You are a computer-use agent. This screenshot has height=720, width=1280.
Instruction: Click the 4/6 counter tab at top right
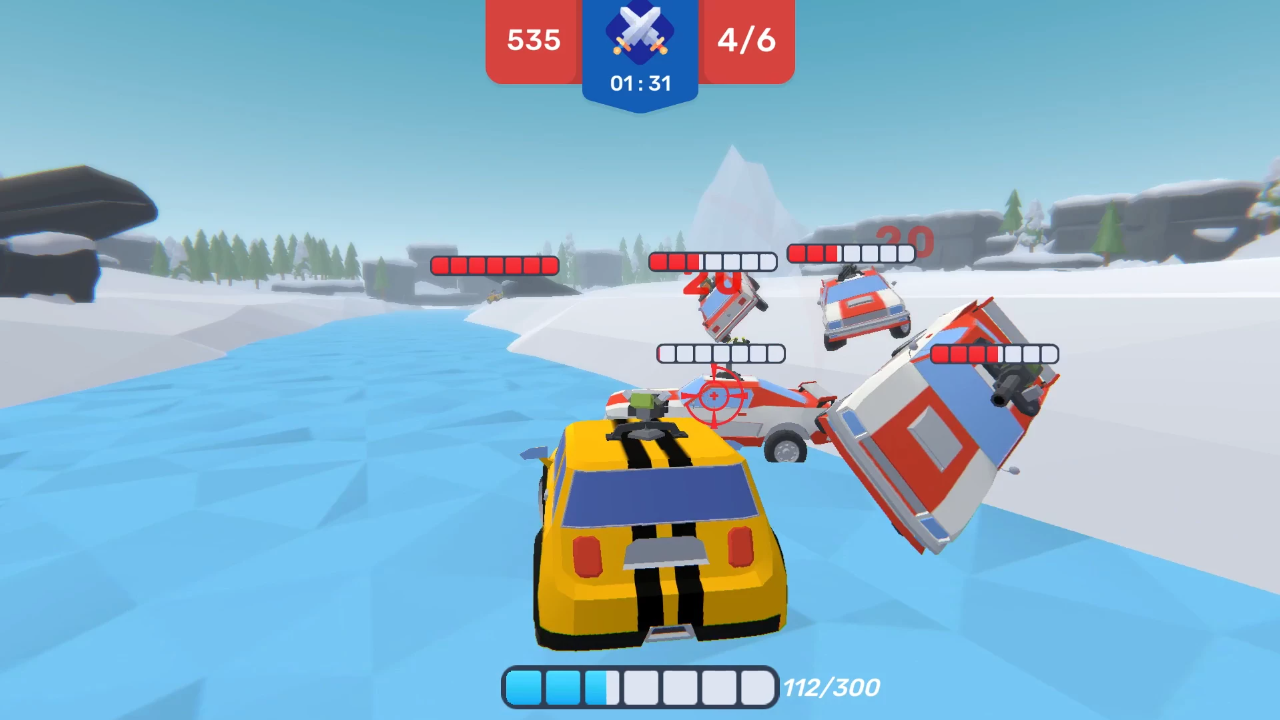click(746, 41)
